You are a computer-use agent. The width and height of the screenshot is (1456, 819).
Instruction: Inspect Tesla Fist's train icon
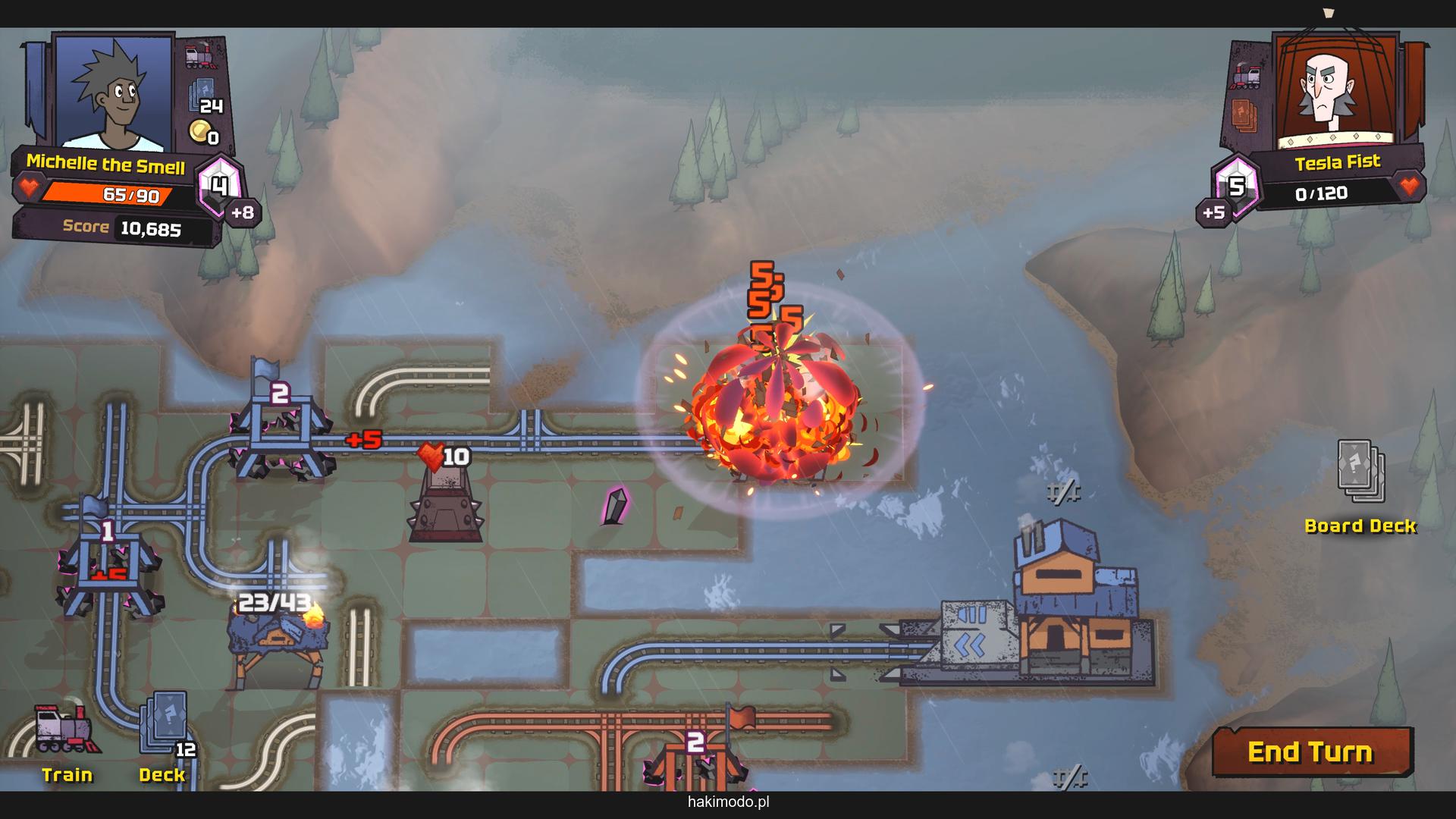click(x=1245, y=76)
